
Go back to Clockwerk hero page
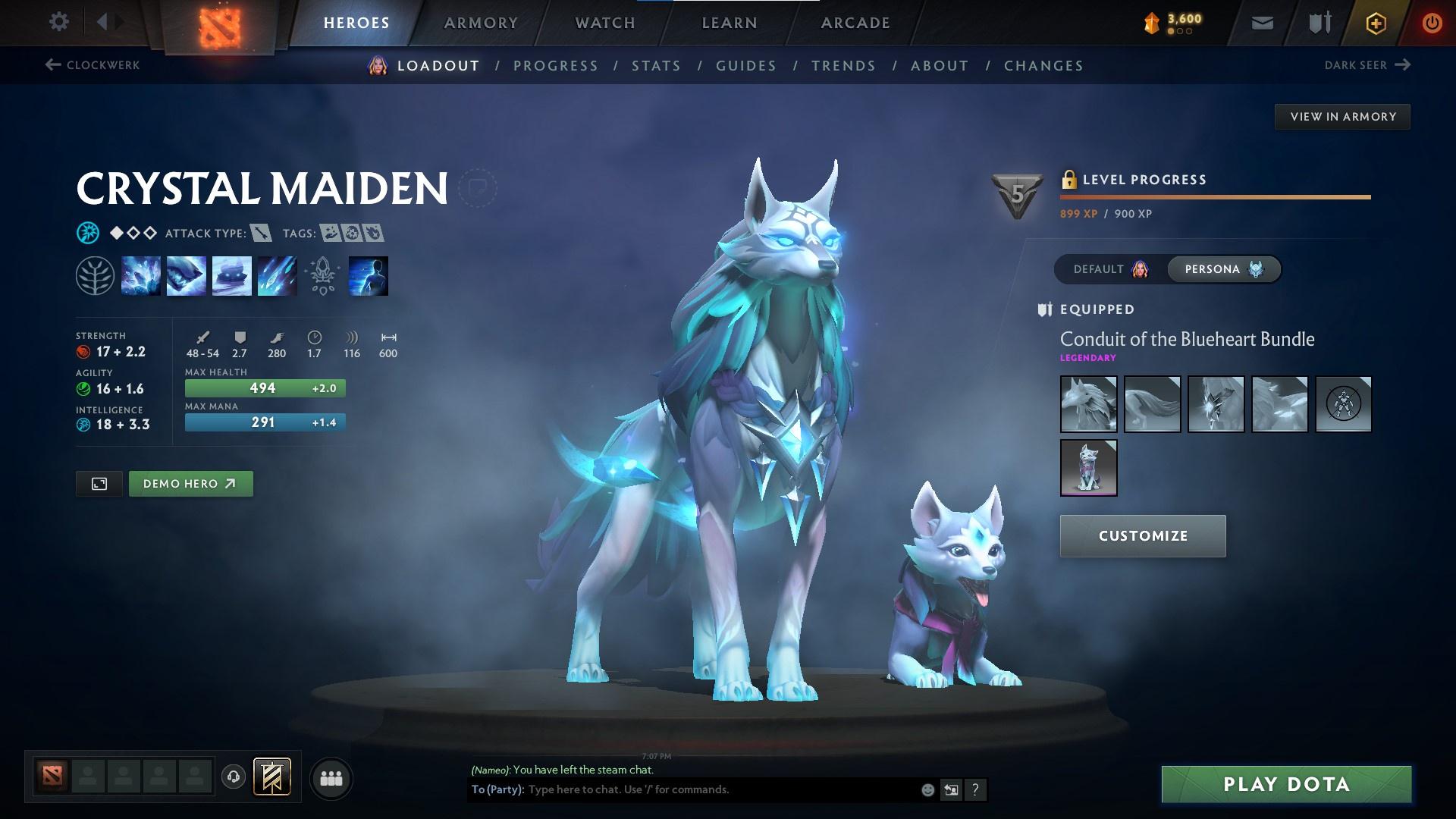[x=91, y=65]
